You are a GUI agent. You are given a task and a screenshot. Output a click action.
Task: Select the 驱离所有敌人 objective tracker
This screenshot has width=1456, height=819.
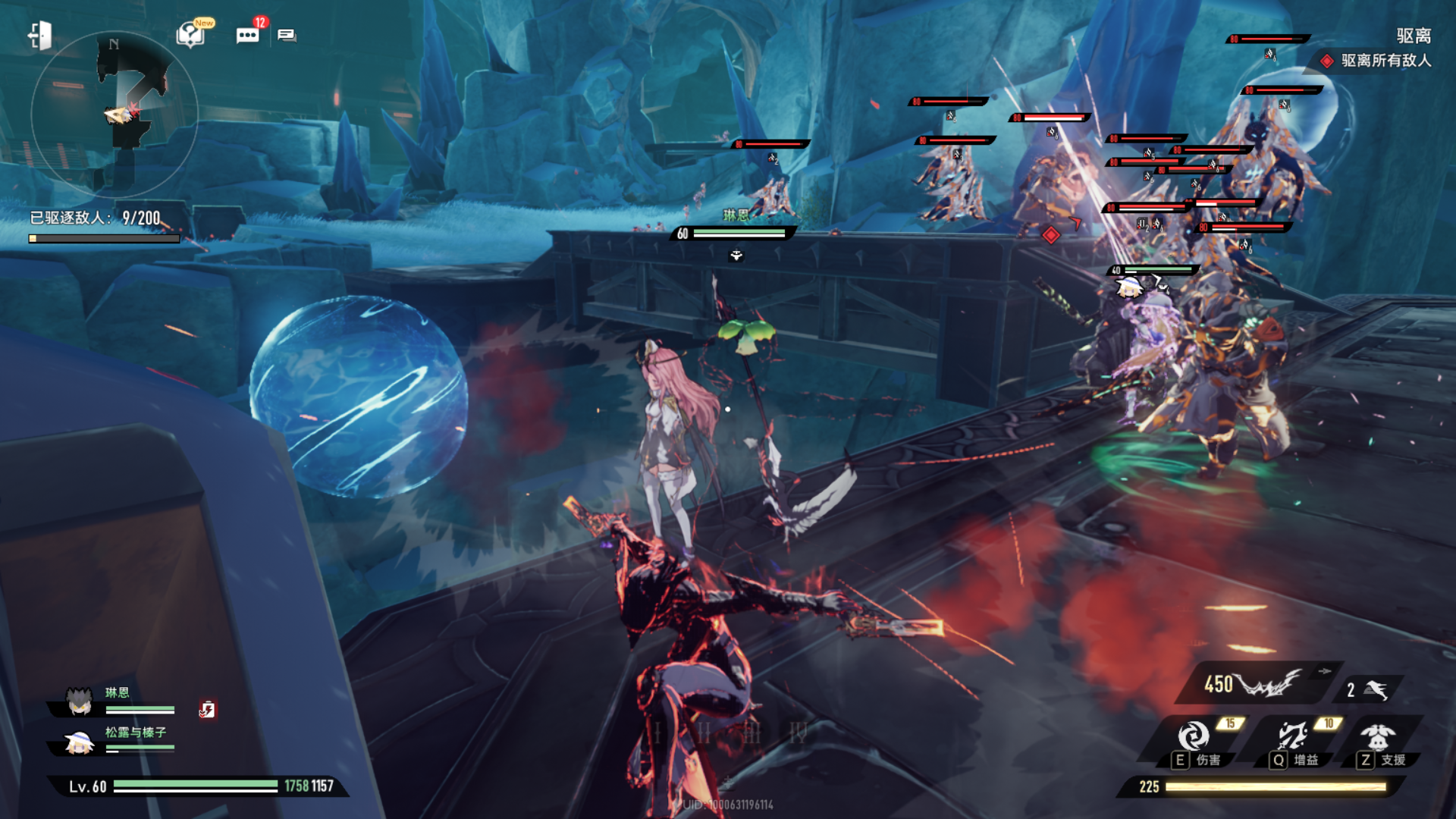1376,61
